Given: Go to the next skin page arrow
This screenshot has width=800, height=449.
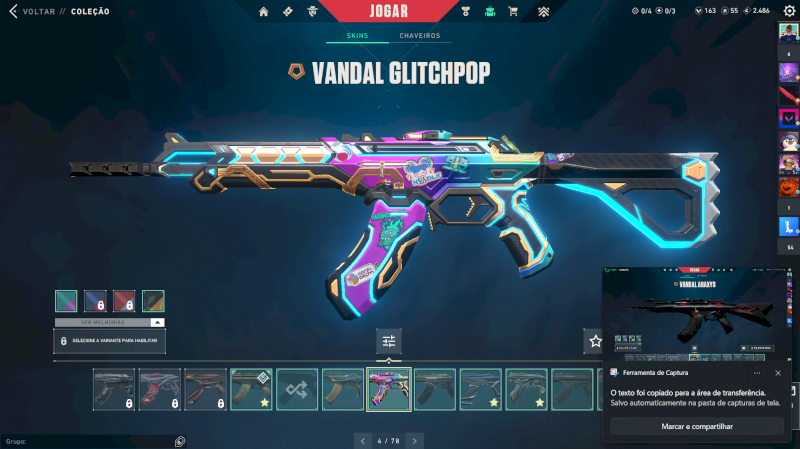Looking at the screenshot, I should click(x=415, y=440).
